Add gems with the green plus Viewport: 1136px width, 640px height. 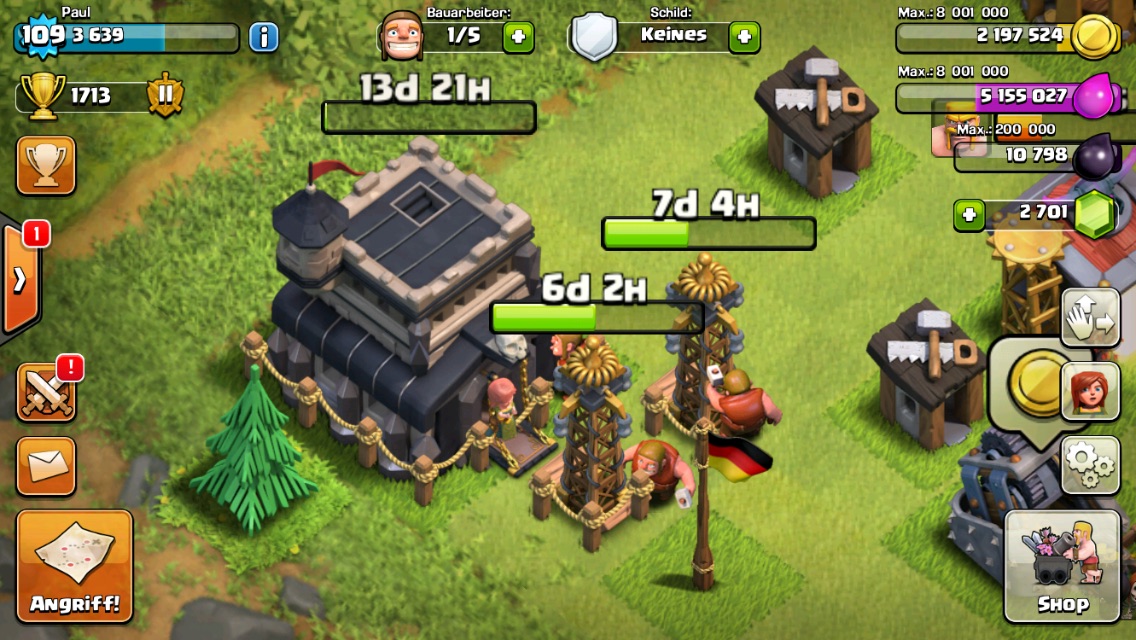(x=968, y=215)
